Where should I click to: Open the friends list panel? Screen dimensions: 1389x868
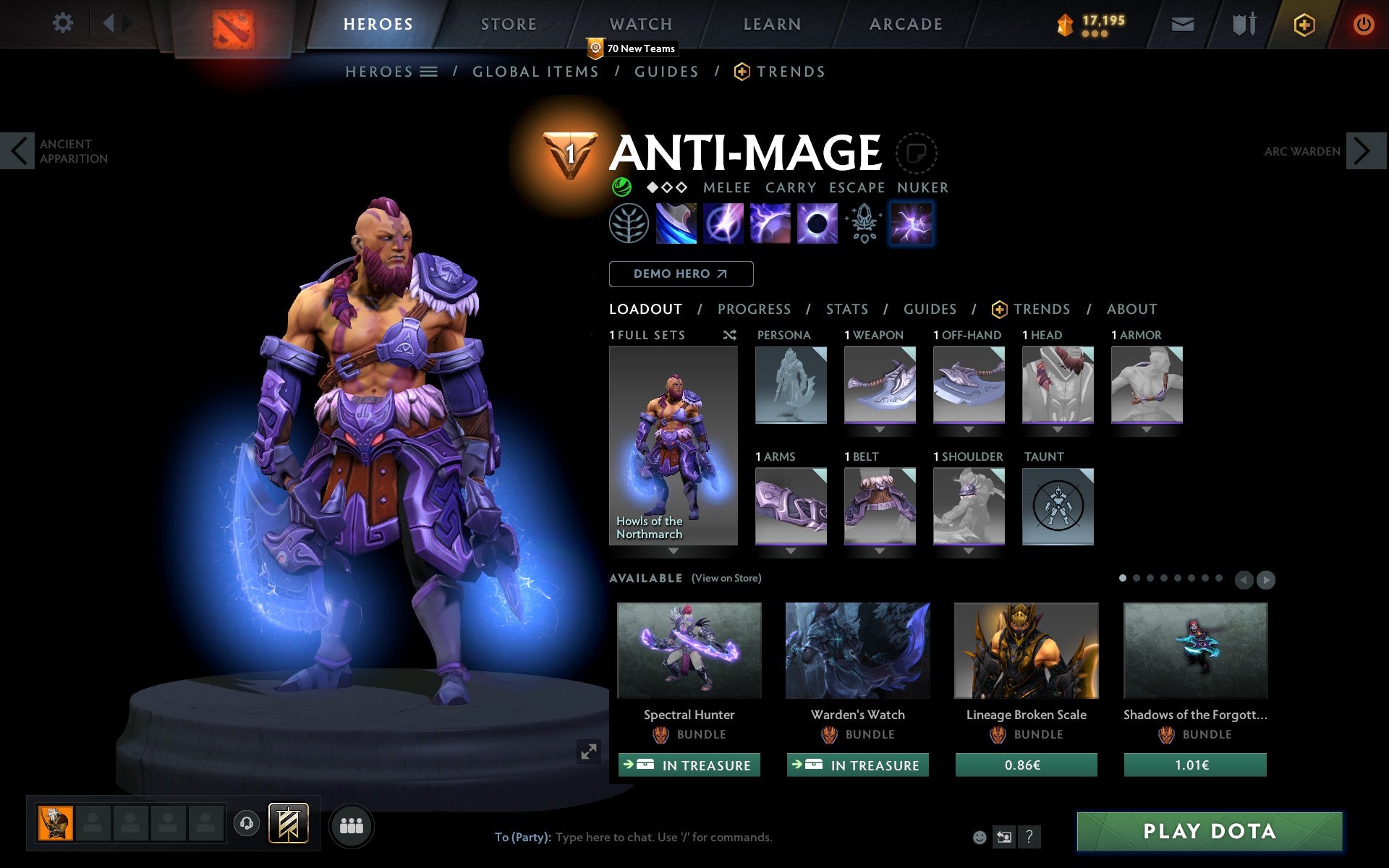(352, 826)
